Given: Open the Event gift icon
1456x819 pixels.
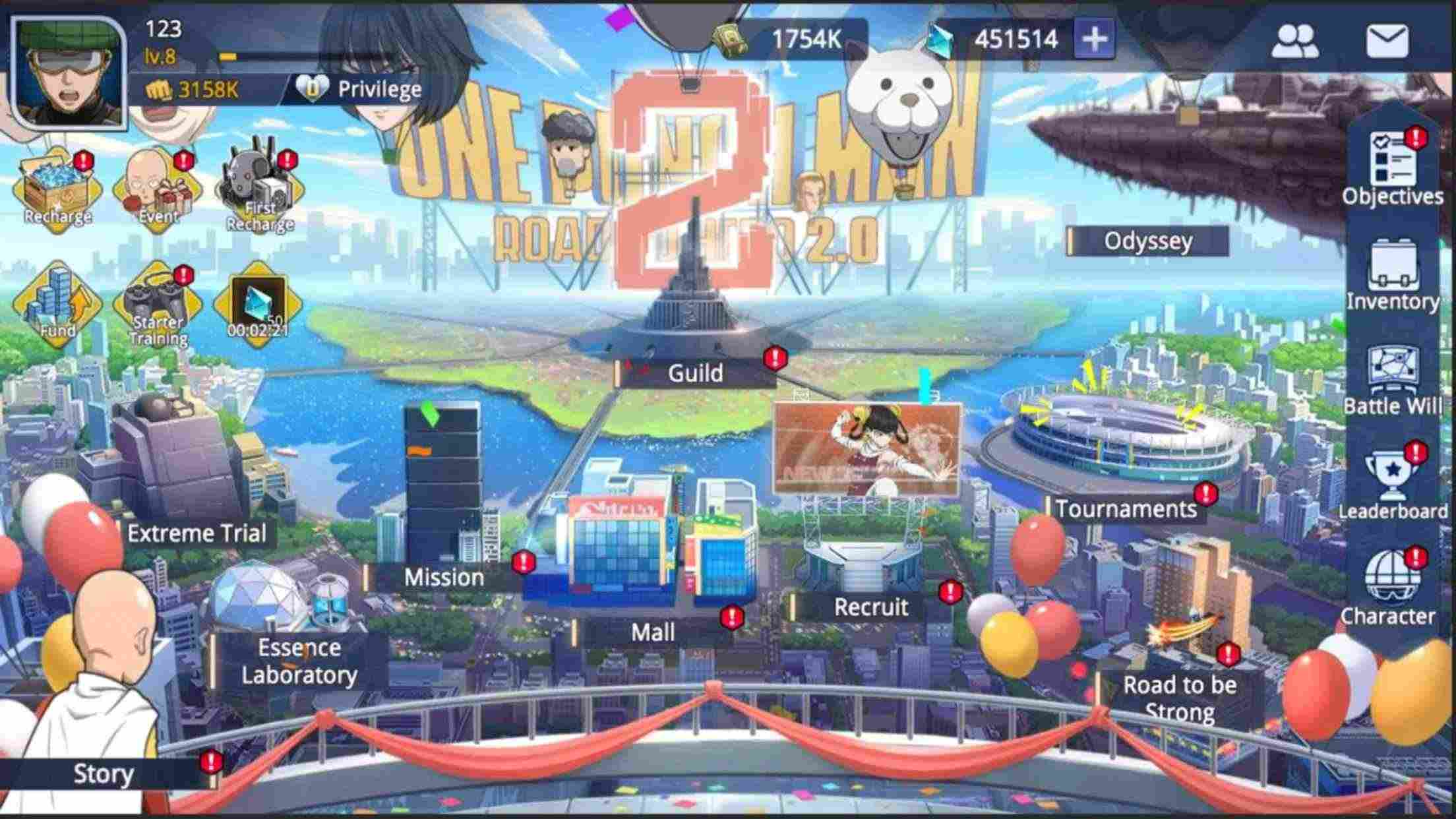Looking at the screenshot, I should tap(158, 188).
